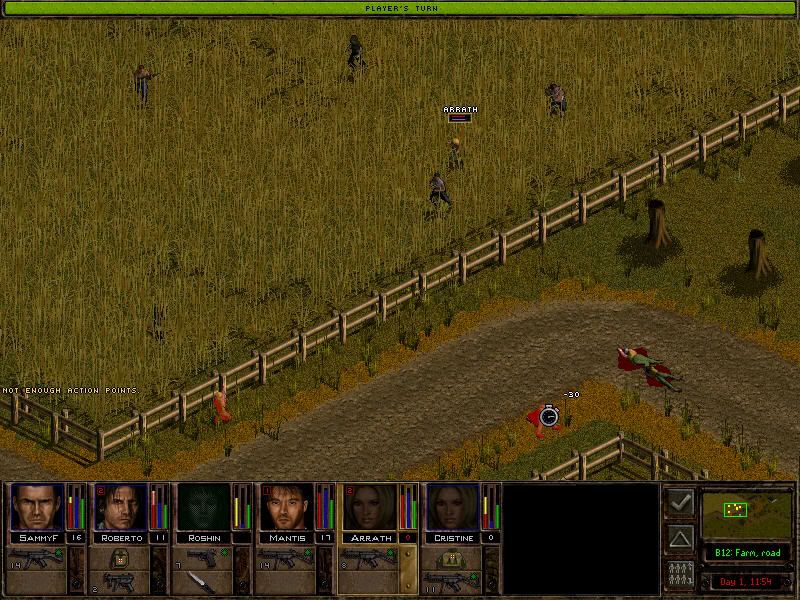Open the squad figures button
800x600 pixels.
point(680,575)
